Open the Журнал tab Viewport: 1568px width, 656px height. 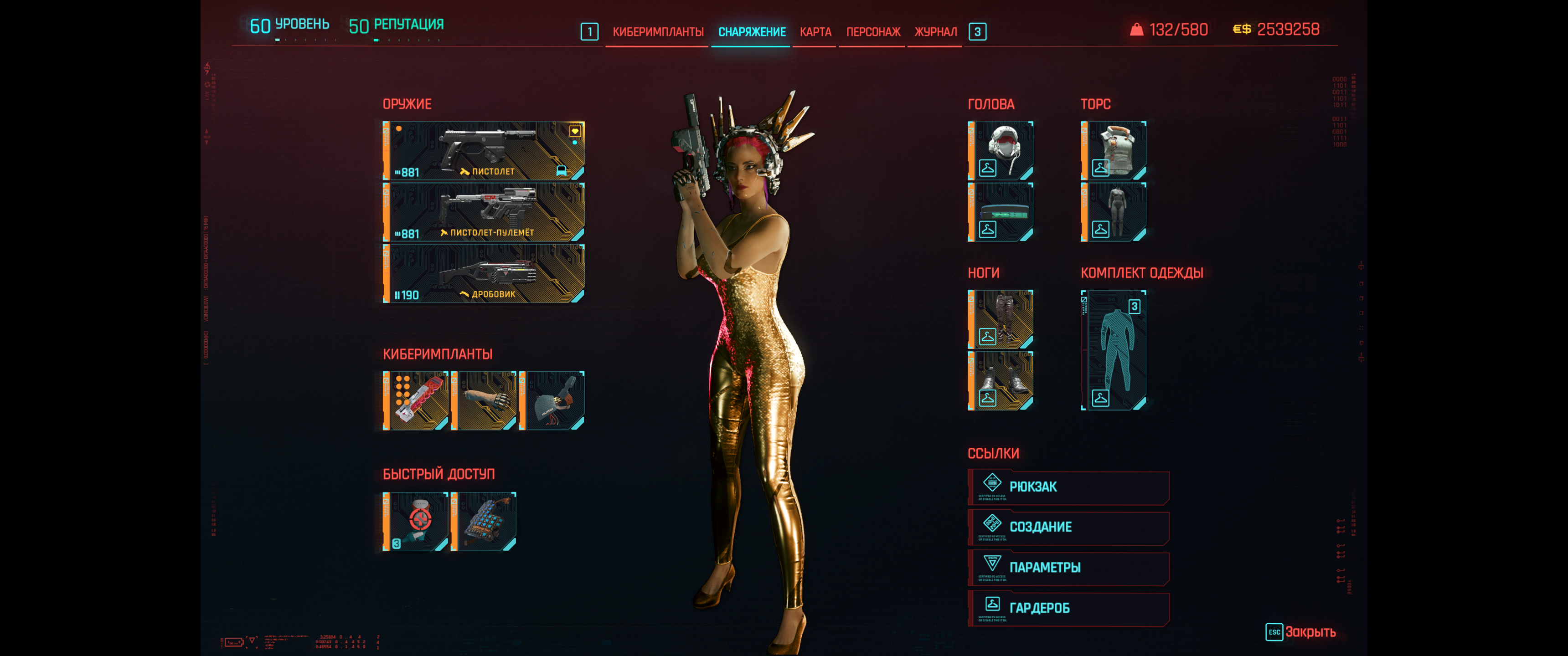(x=935, y=31)
